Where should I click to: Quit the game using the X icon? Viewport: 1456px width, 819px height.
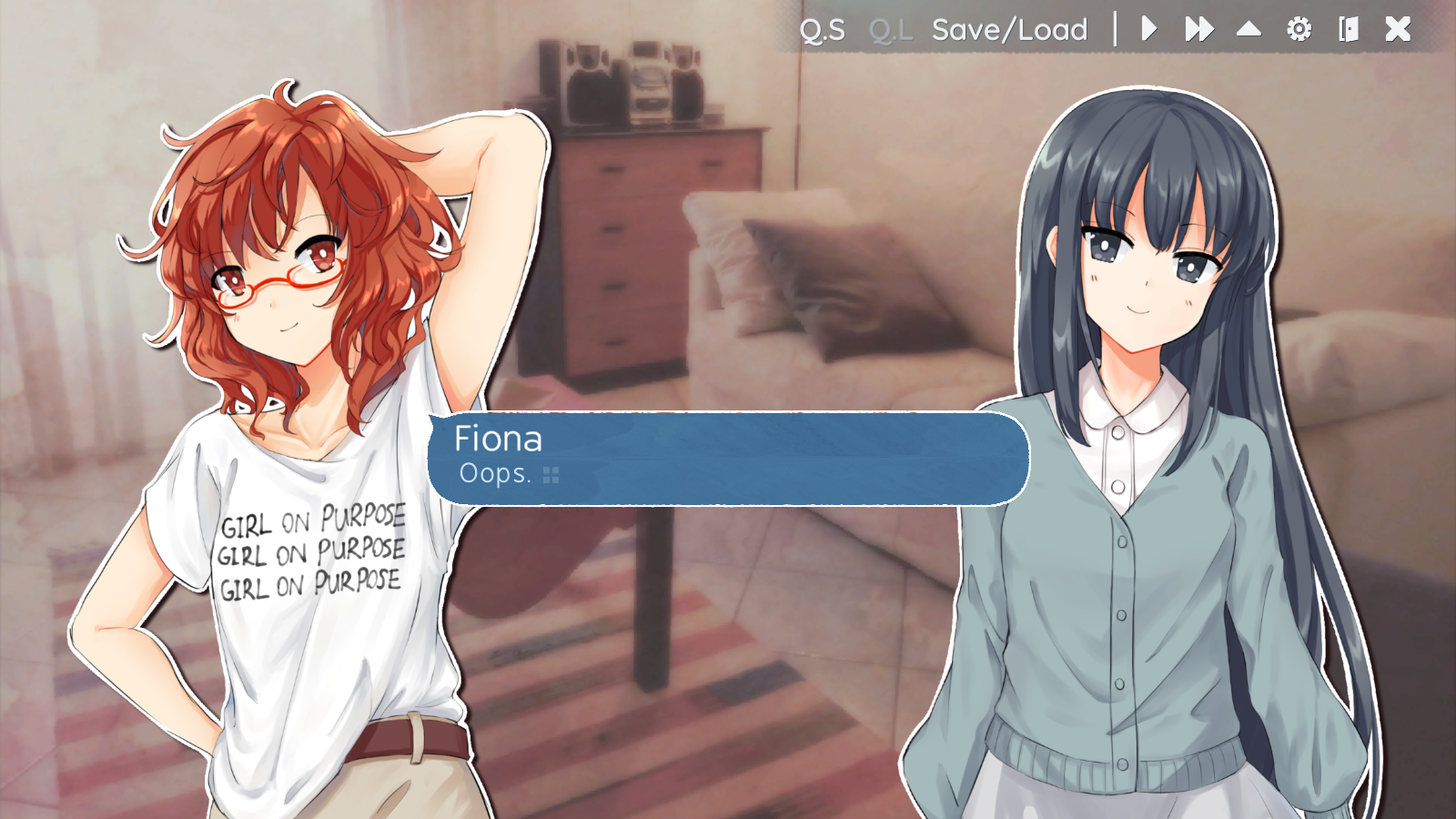[1397, 29]
